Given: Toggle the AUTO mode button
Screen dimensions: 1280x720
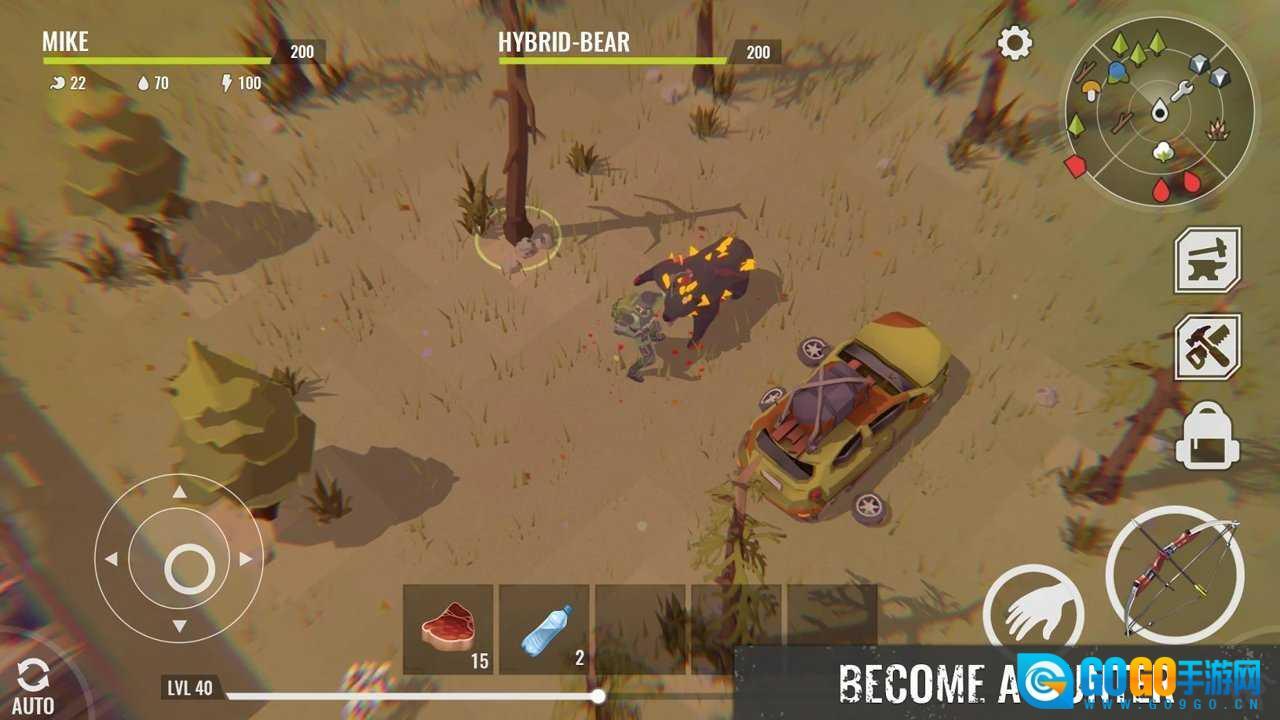Looking at the screenshot, I should (x=32, y=685).
